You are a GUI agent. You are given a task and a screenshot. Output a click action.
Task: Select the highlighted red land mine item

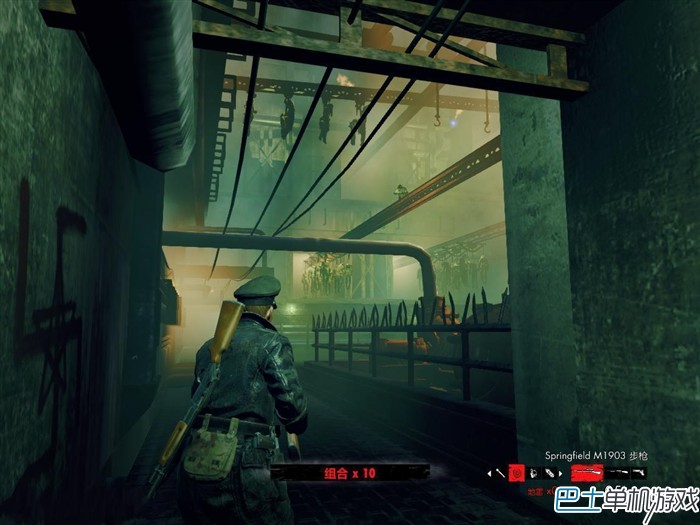[x=518, y=472]
